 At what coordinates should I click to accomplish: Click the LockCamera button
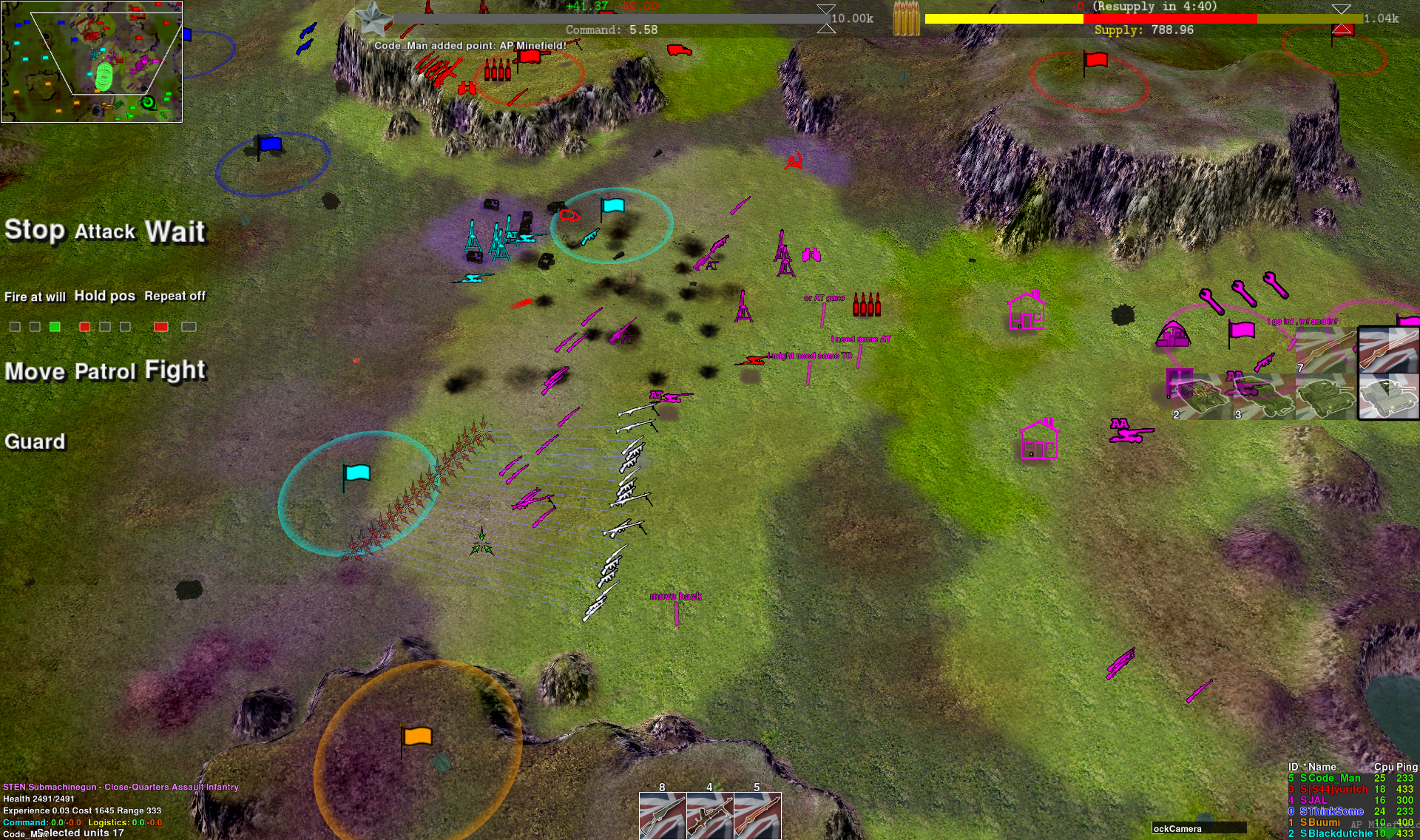click(1198, 828)
